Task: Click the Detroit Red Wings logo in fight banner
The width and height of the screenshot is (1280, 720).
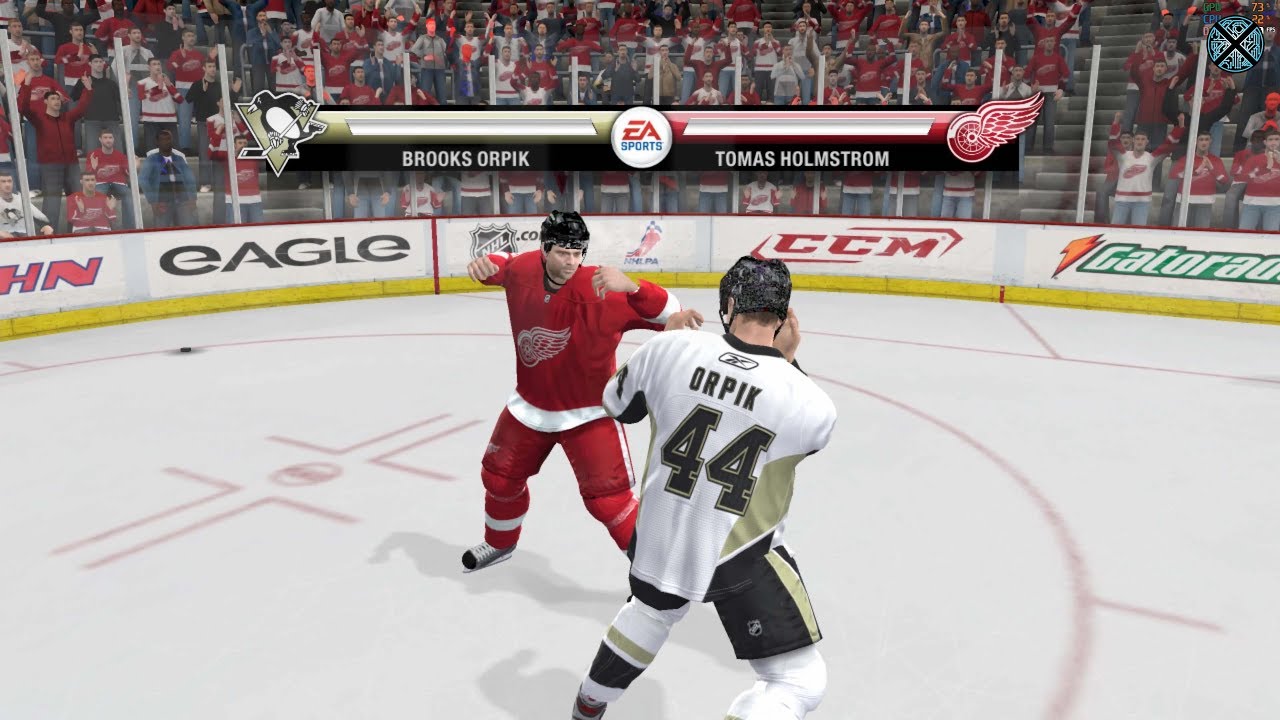Action: point(993,129)
